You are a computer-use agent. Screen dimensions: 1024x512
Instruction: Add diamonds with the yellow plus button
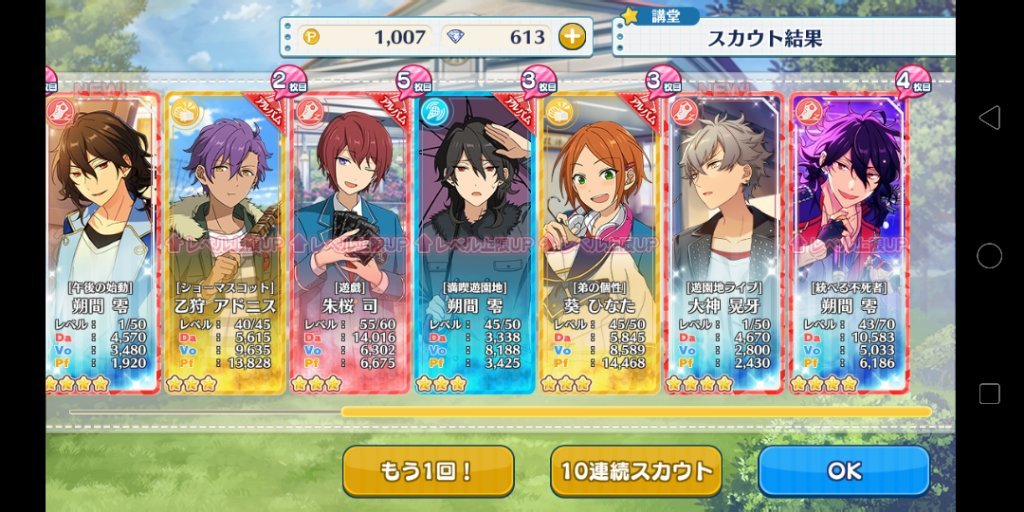pos(571,38)
